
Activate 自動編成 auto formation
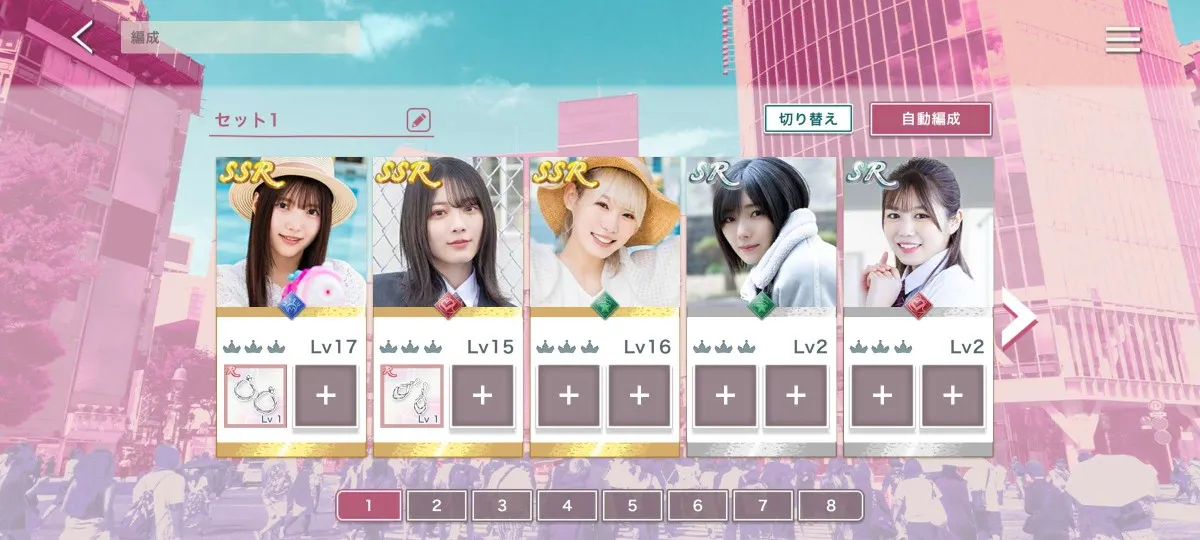pos(930,119)
